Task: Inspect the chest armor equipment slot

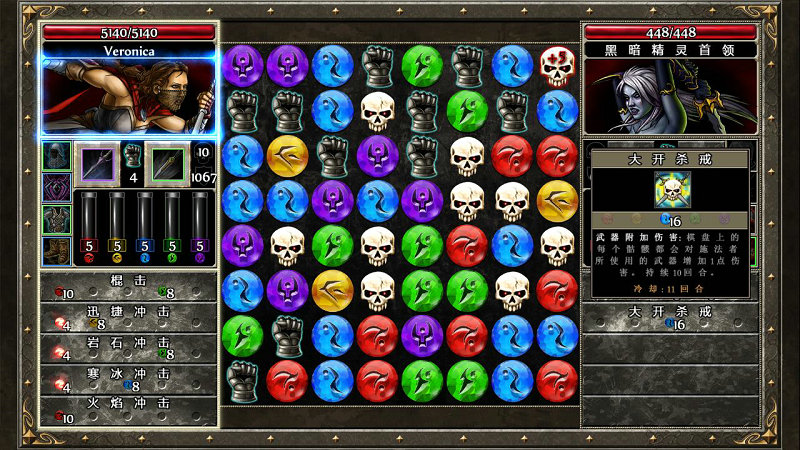Action: [56, 219]
